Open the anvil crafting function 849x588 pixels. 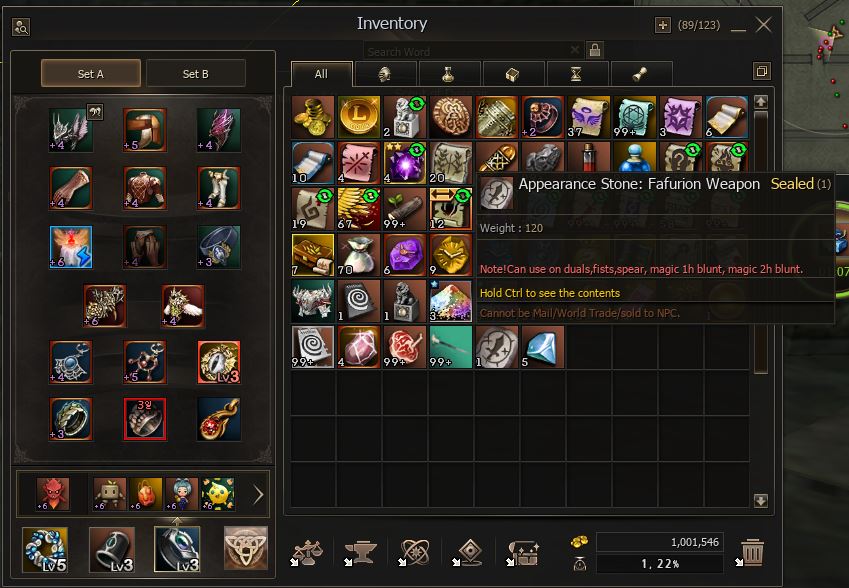359,551
